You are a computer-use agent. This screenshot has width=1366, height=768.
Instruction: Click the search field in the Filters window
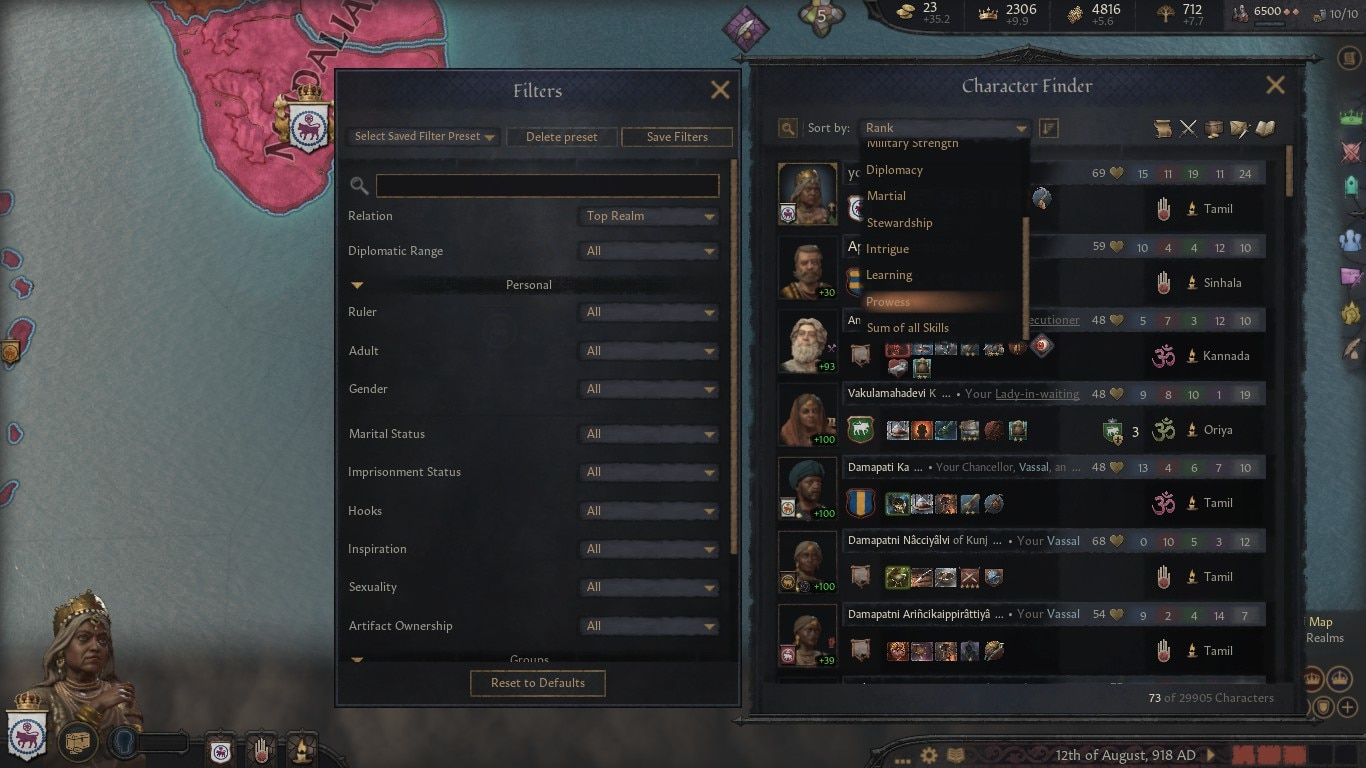click(547, 185)
